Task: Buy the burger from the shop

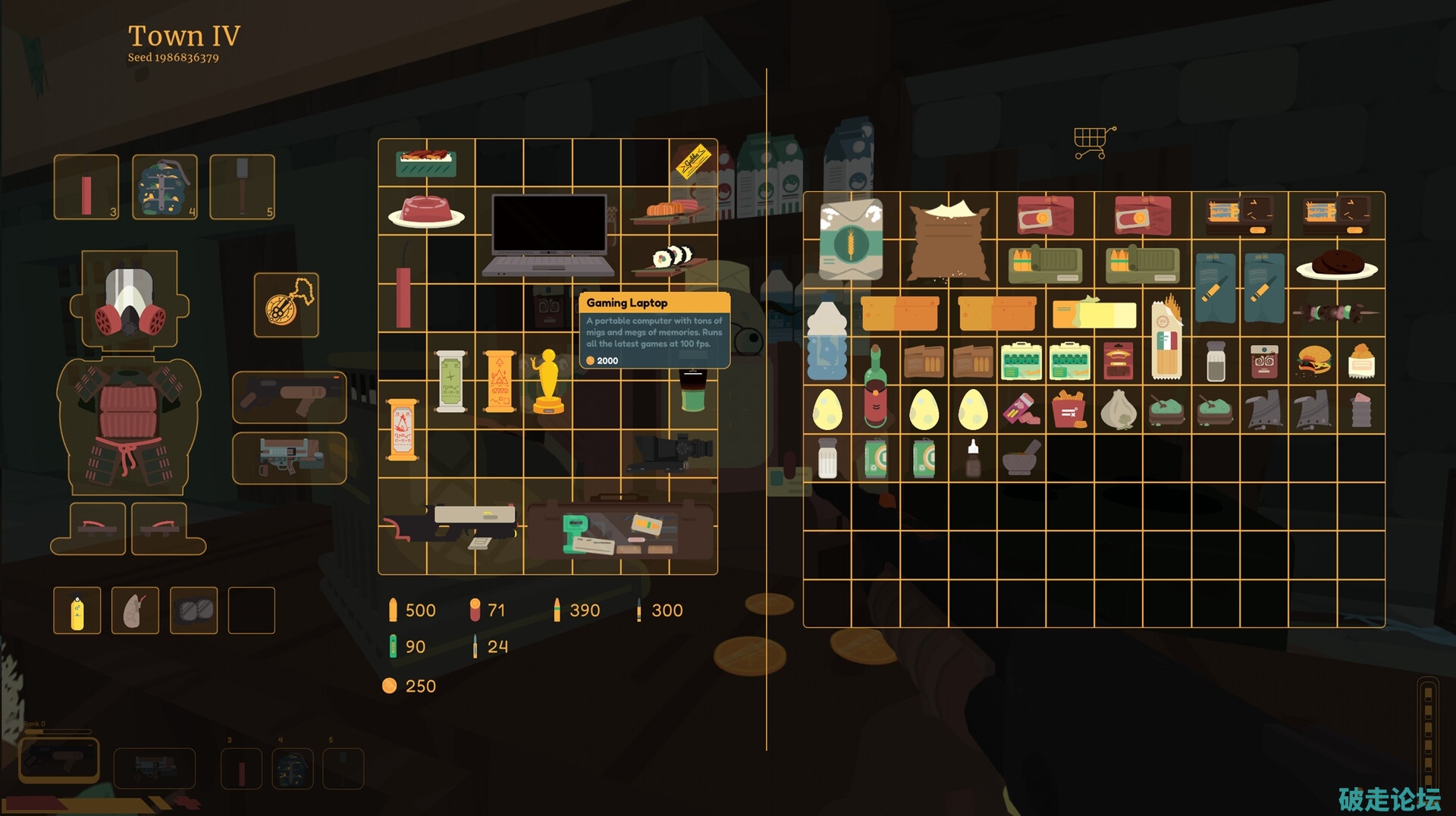Action: (1313, 361)
